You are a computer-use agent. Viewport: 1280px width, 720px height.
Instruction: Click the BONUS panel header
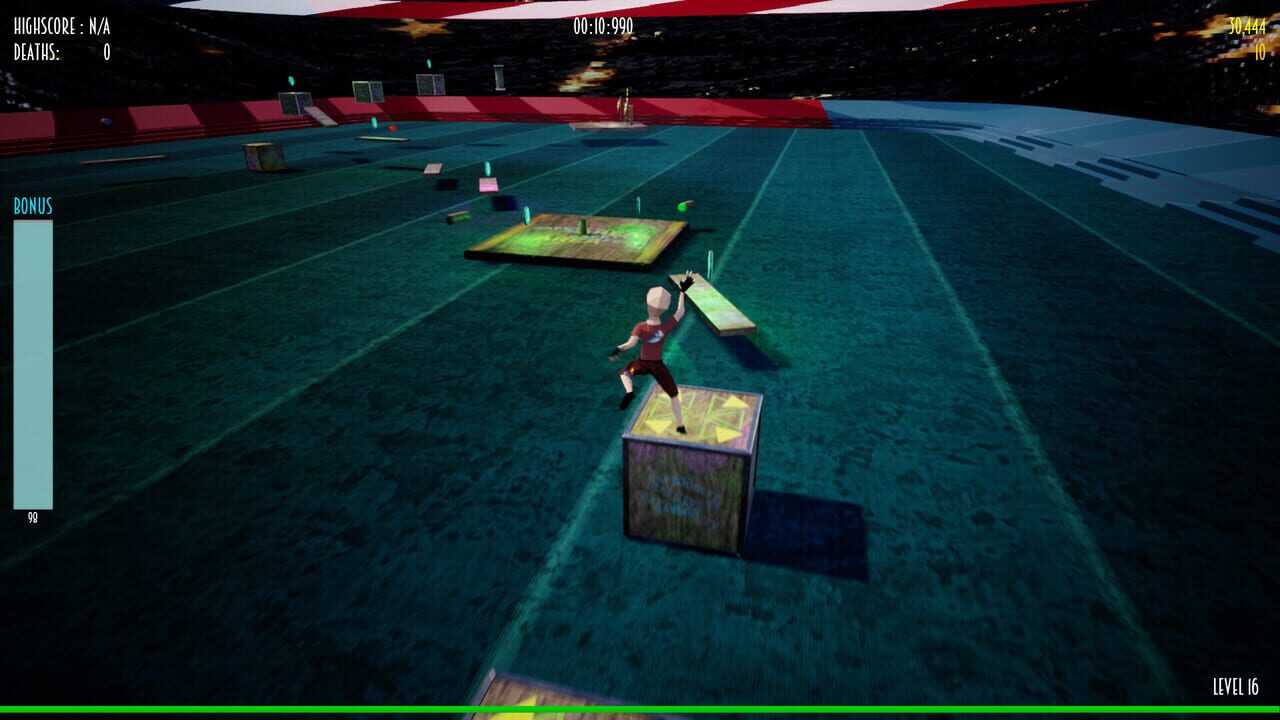coord(32,207)
